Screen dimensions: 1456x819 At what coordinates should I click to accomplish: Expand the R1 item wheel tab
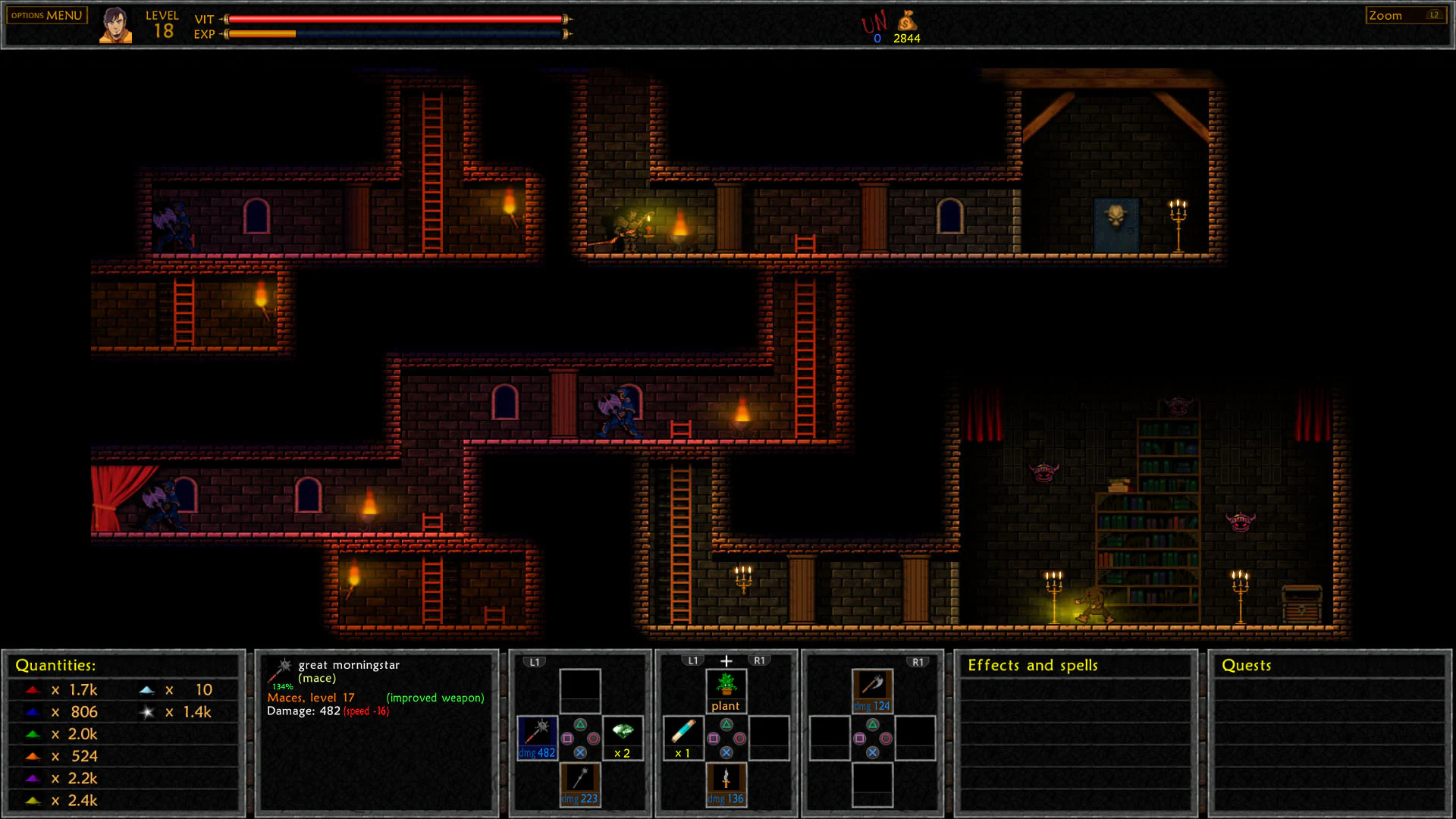click(x=918, y=661)
